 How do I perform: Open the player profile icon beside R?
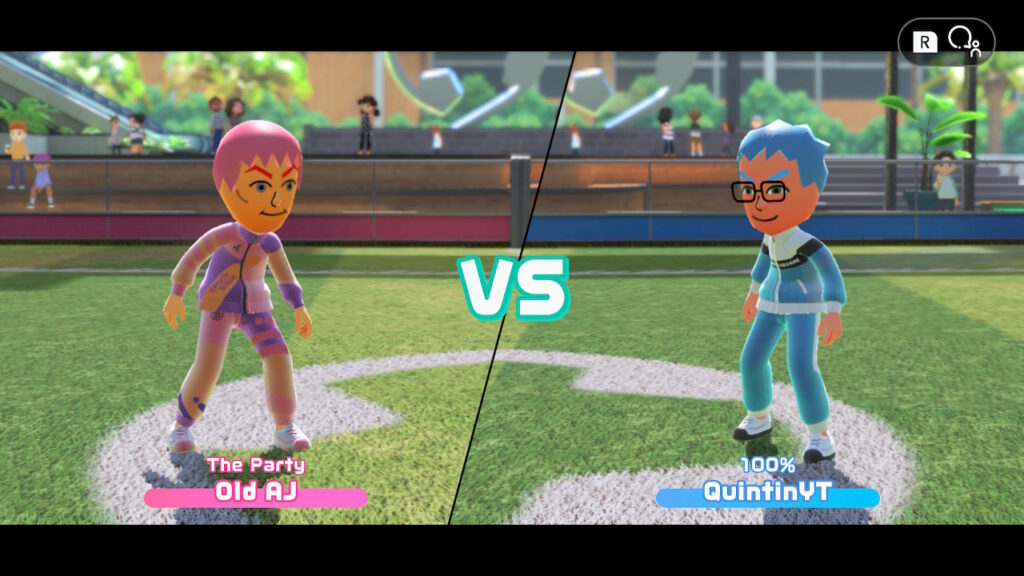point(964,41)
